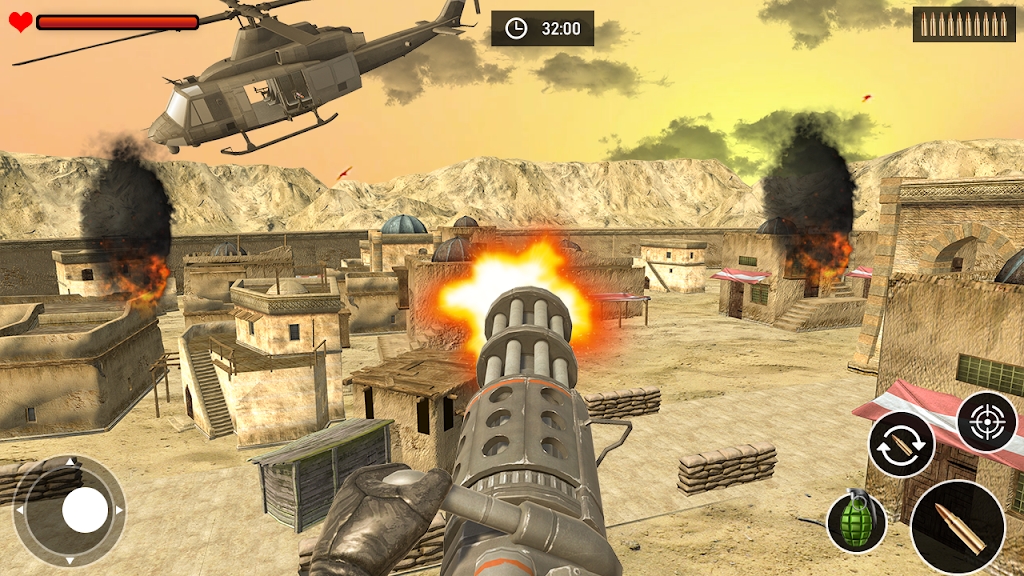Throw a grenade with the grenade icon

click(856, 520)
